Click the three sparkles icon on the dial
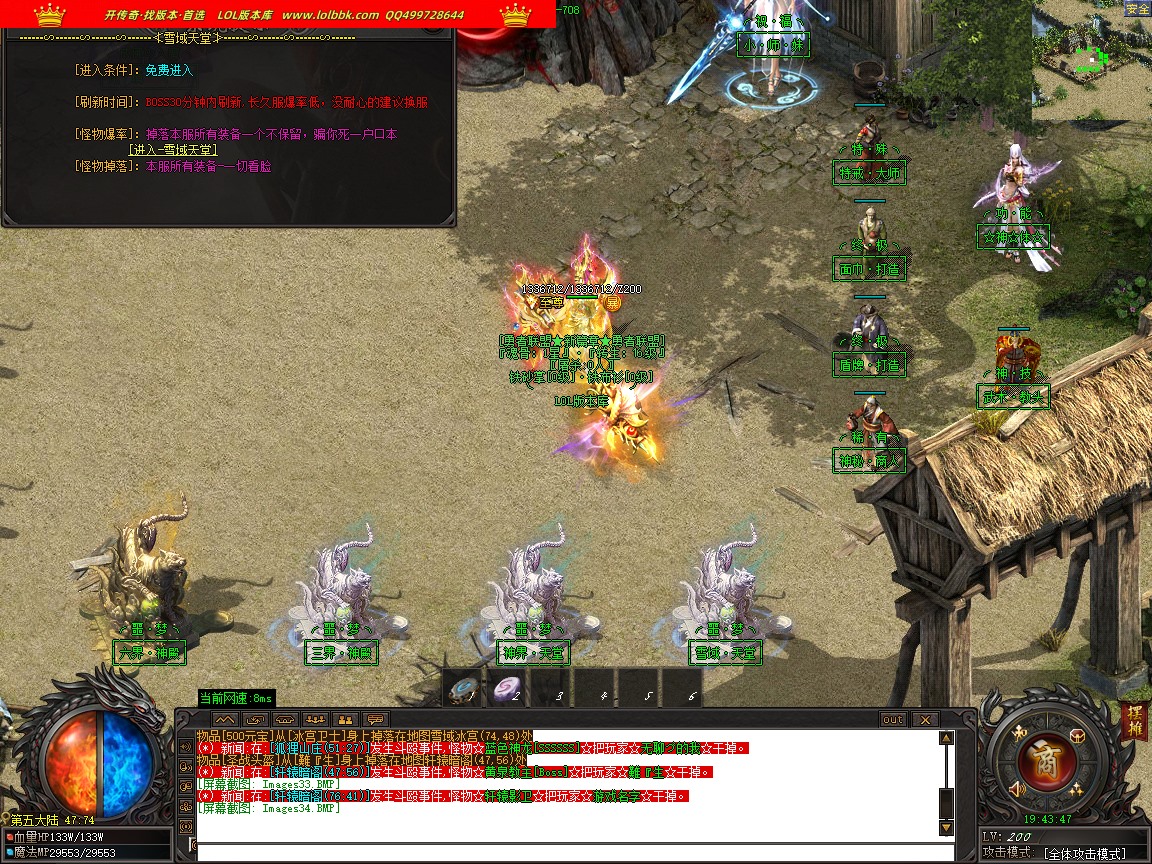 [1077, 790]
